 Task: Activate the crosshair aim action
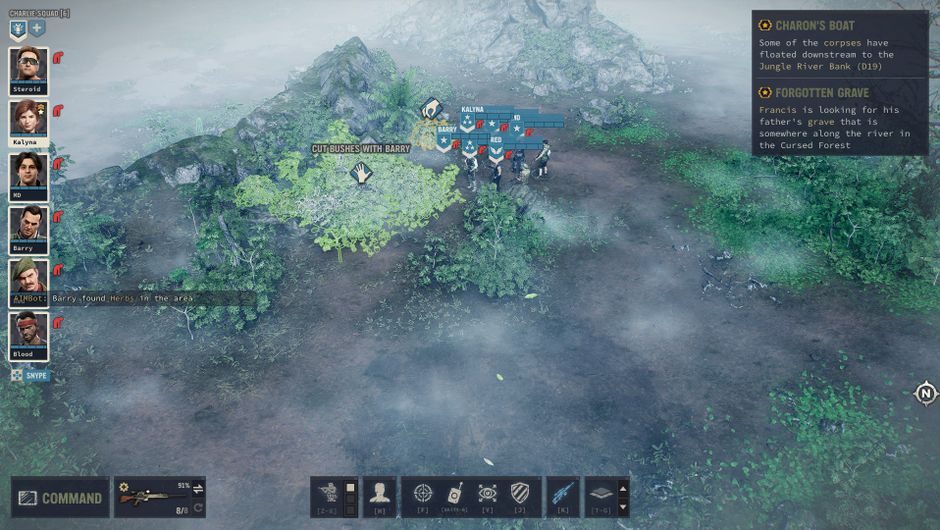click(x=423, y=493)
